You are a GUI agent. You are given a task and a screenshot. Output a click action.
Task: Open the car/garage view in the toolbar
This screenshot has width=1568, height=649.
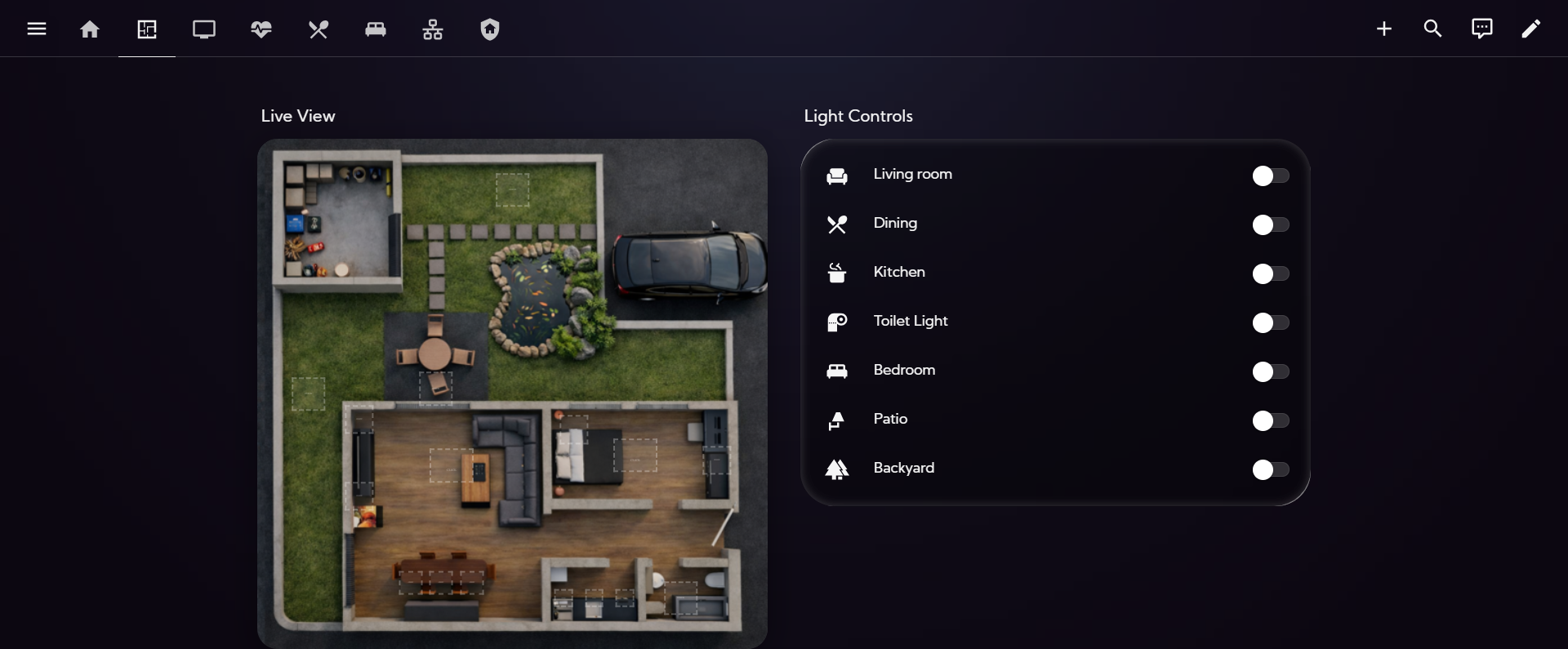[375, 29]
